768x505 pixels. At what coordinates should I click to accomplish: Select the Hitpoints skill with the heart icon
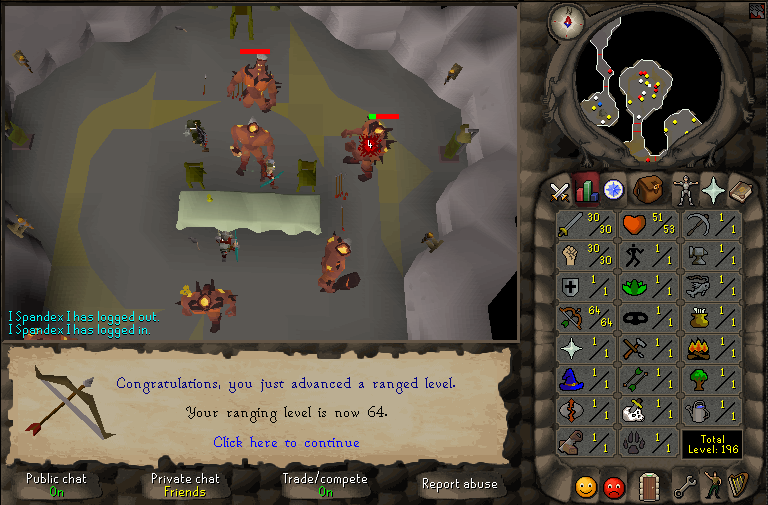point(648,226)
